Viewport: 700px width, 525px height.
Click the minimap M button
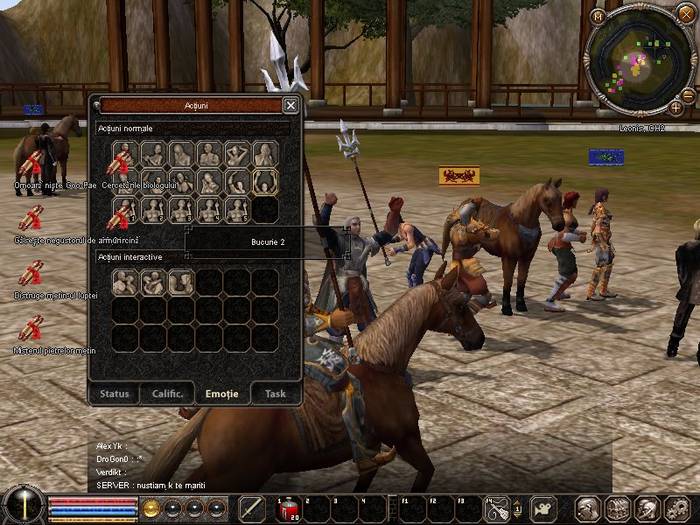[598, 16]
